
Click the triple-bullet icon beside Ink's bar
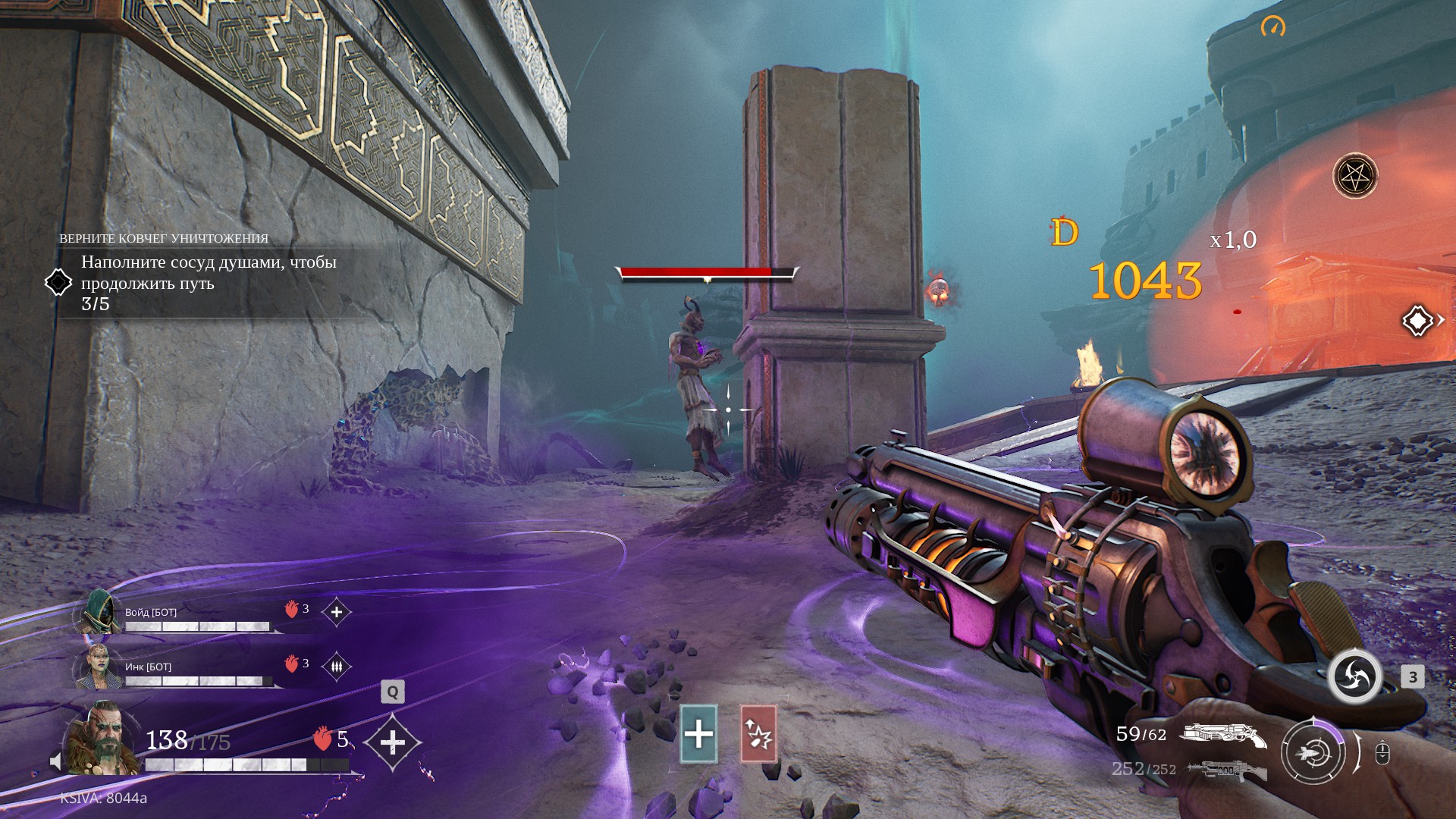click(x=337, y=667)
